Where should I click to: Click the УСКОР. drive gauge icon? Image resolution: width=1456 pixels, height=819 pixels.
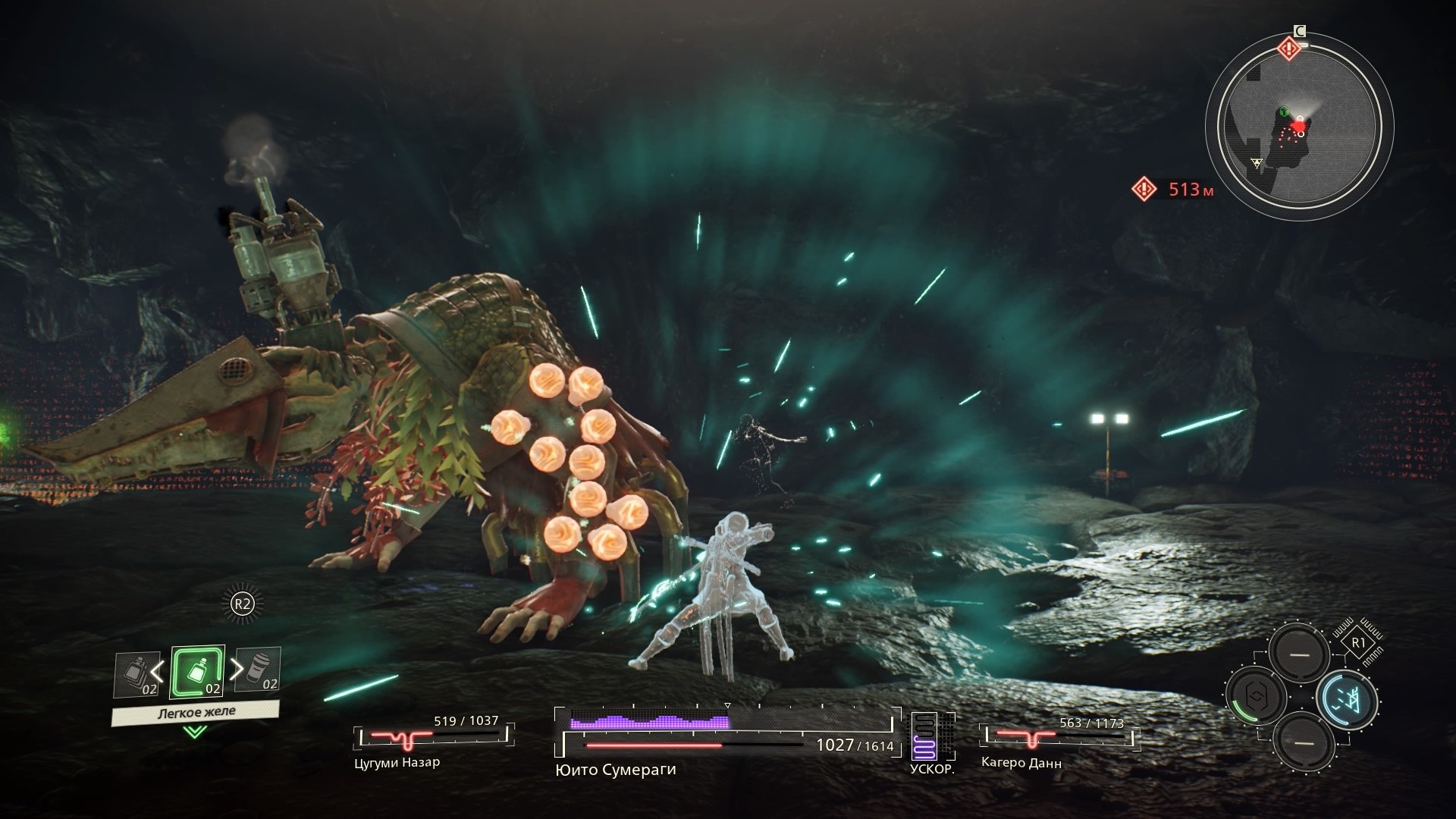[x=925, y=737]
